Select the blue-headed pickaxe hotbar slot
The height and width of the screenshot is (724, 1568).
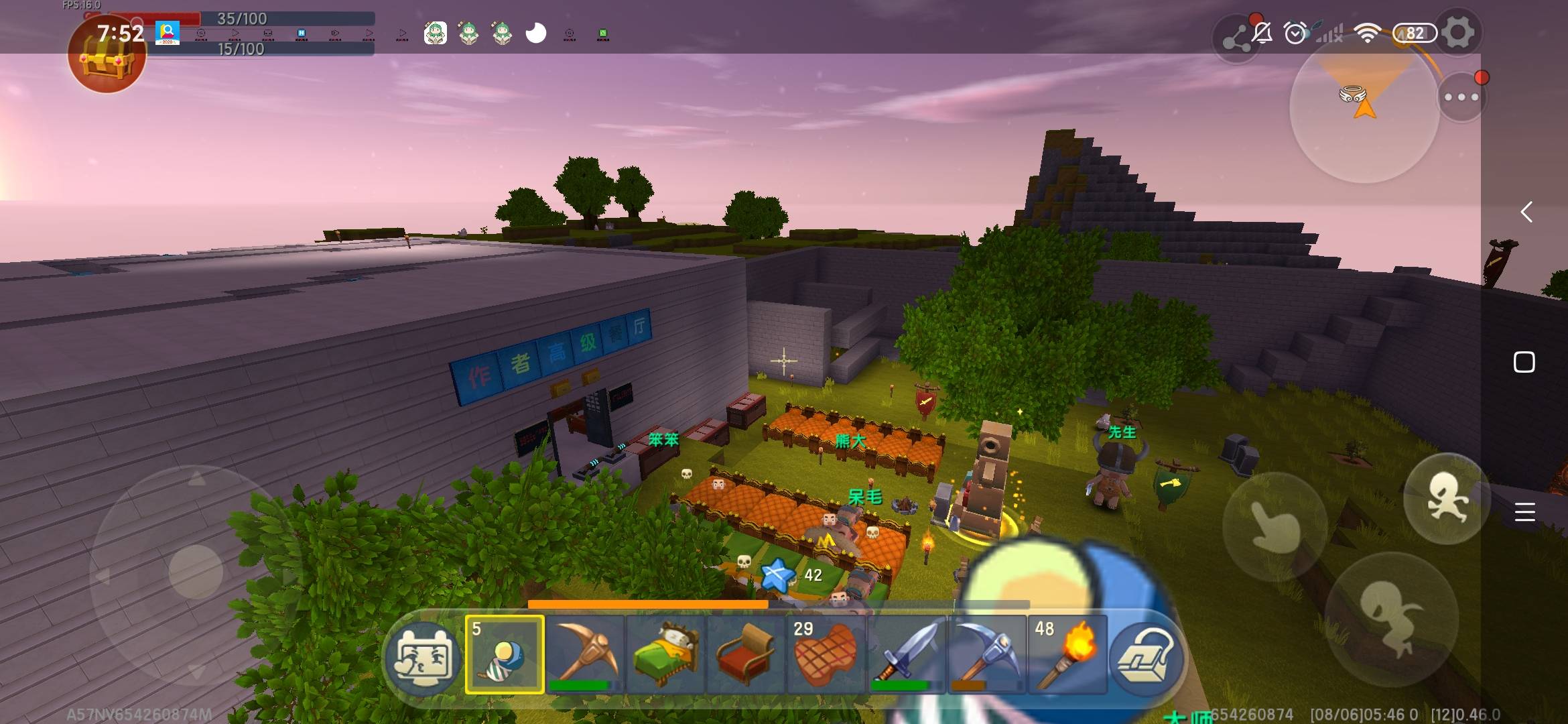pyautogui.click(x=987, y=654)
